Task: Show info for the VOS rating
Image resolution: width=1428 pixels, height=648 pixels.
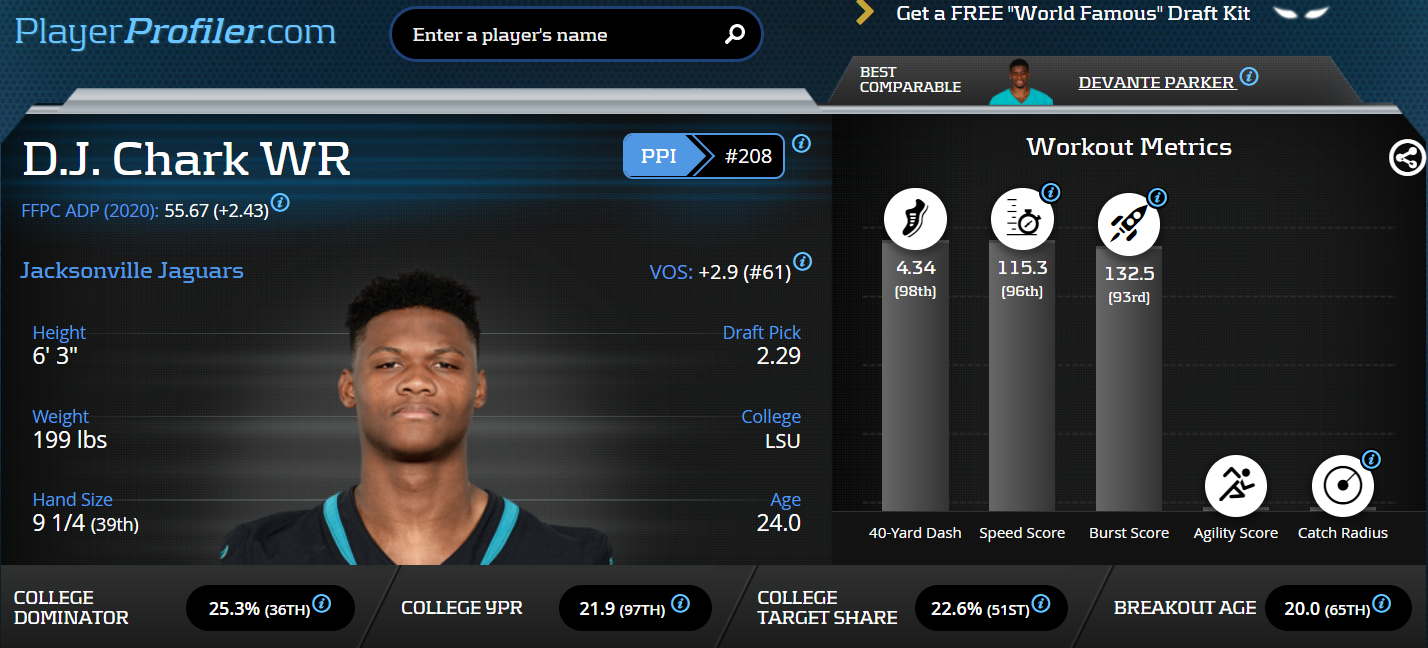Action: 802,263
